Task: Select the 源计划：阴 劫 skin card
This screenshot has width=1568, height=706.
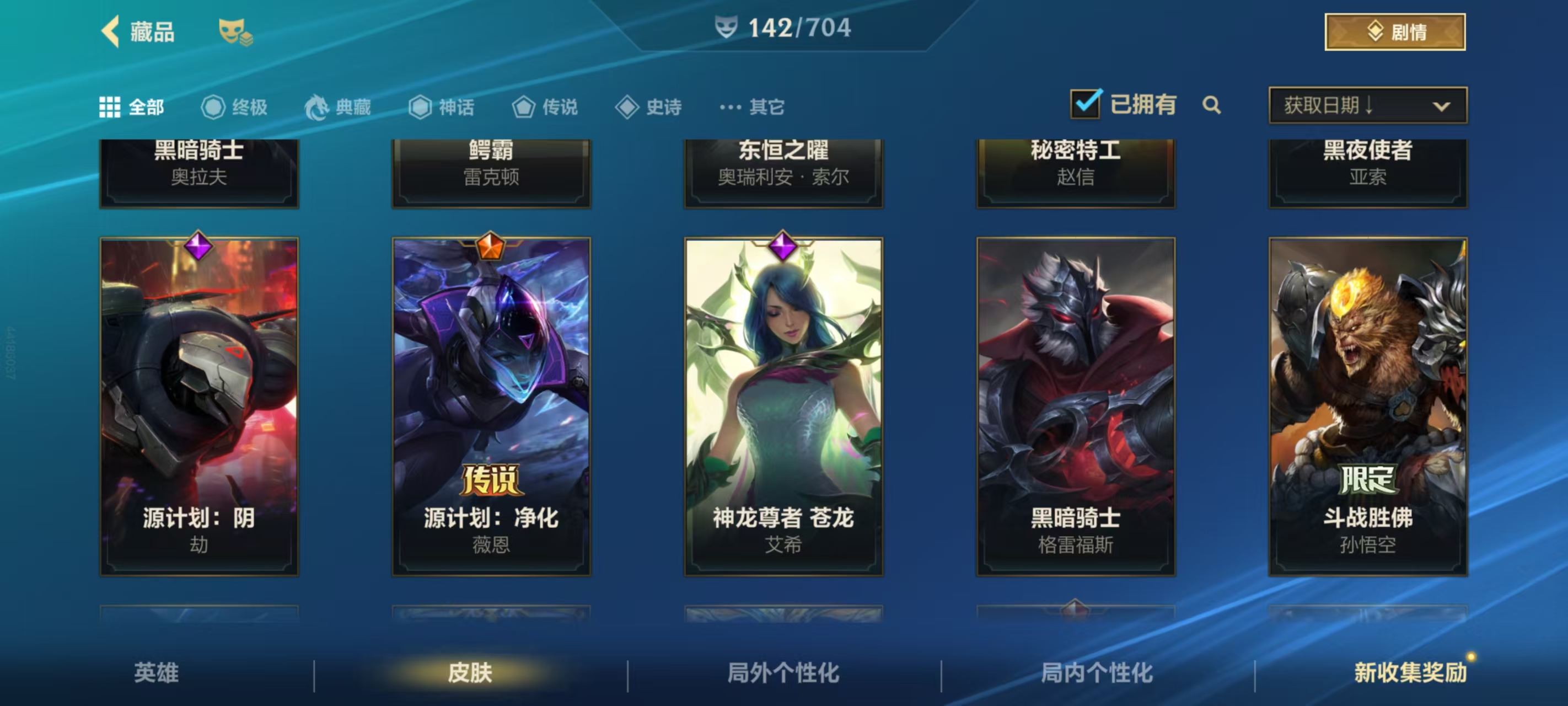Action: (199, 406)
